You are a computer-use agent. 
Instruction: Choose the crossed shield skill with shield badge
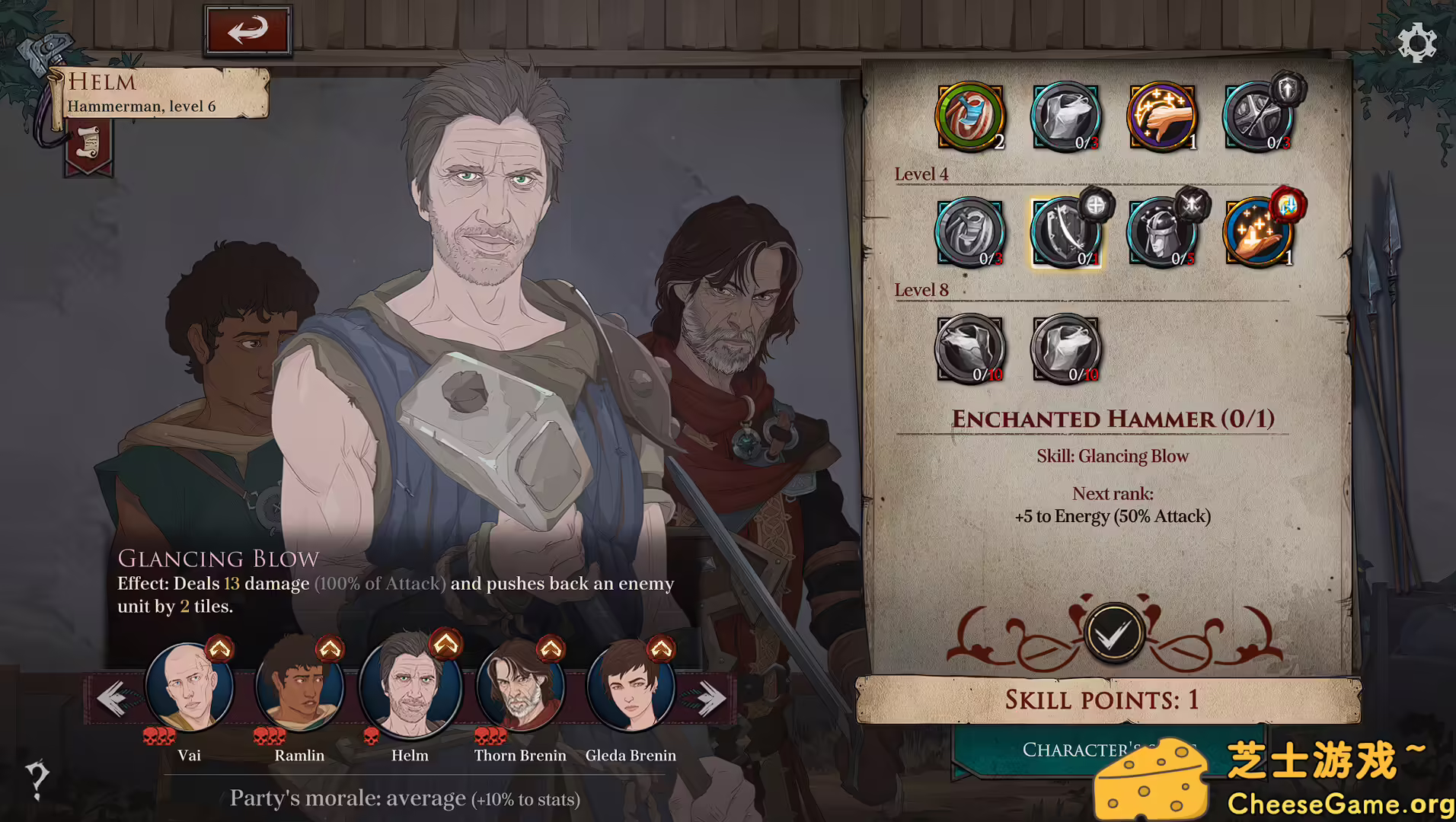pyautogui.click(x=1258, y=116)
